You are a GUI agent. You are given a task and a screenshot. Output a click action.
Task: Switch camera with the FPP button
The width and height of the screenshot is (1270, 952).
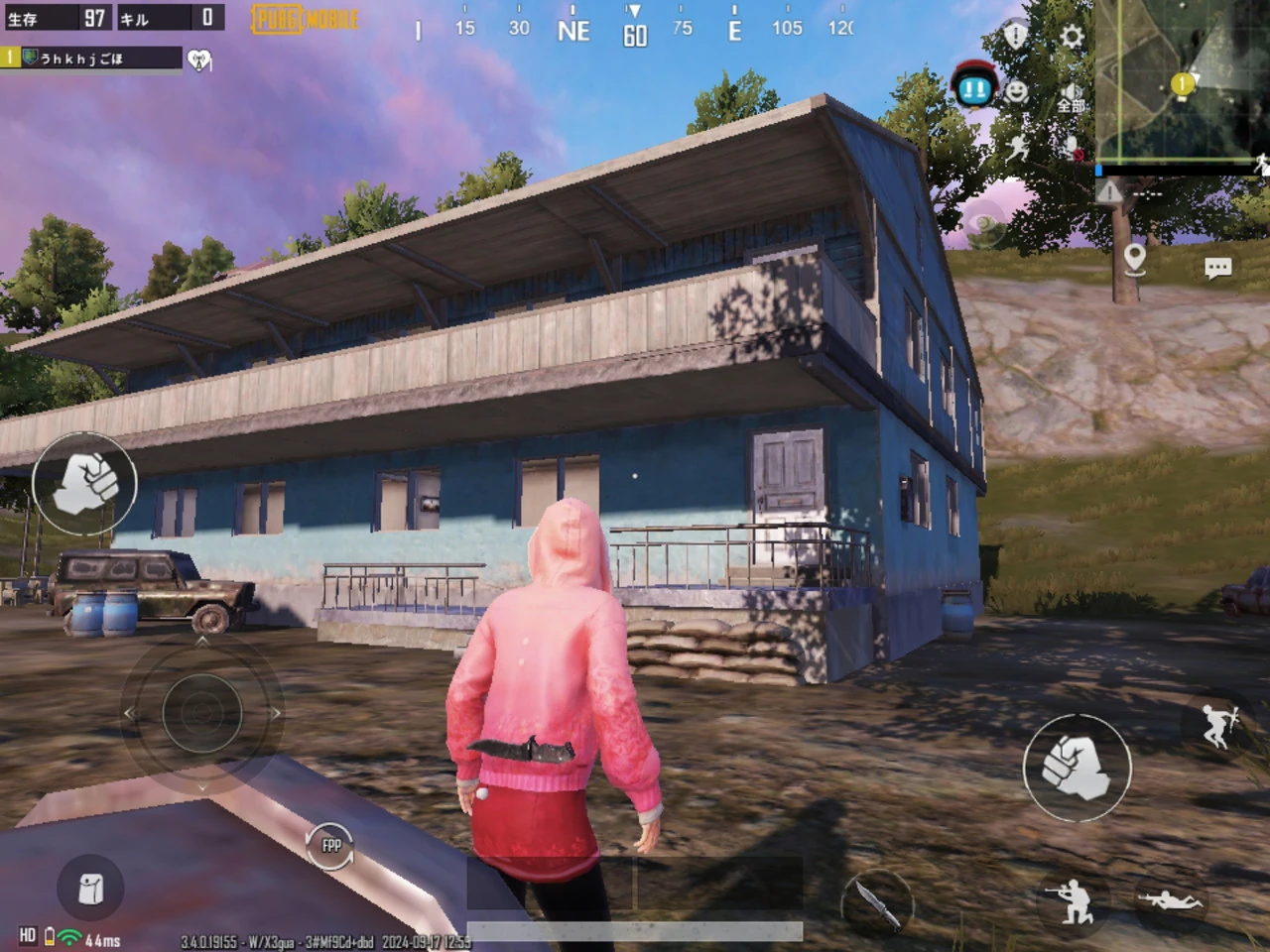330,846
